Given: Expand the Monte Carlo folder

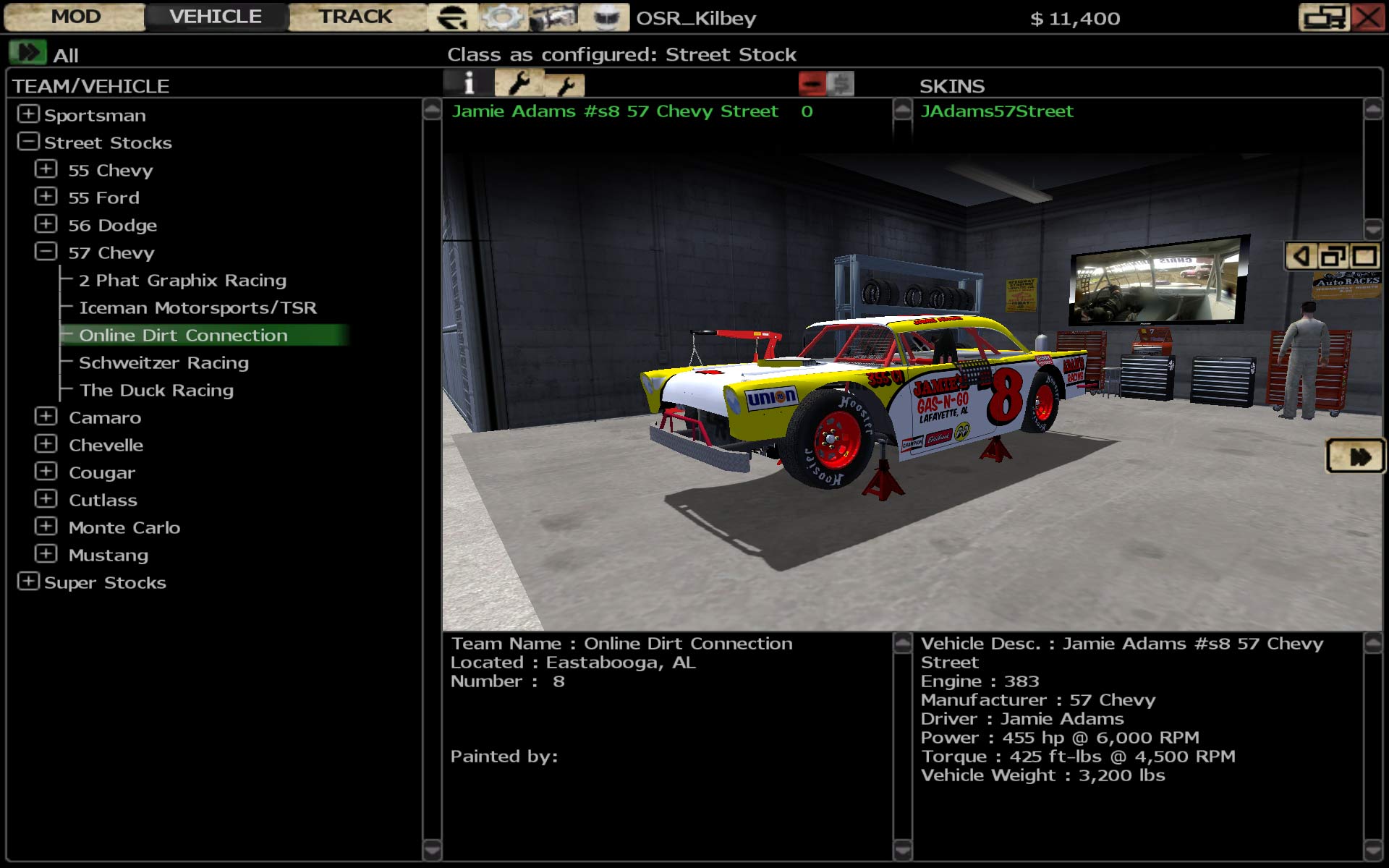Looking at the screenshot, I should (46, 527).
